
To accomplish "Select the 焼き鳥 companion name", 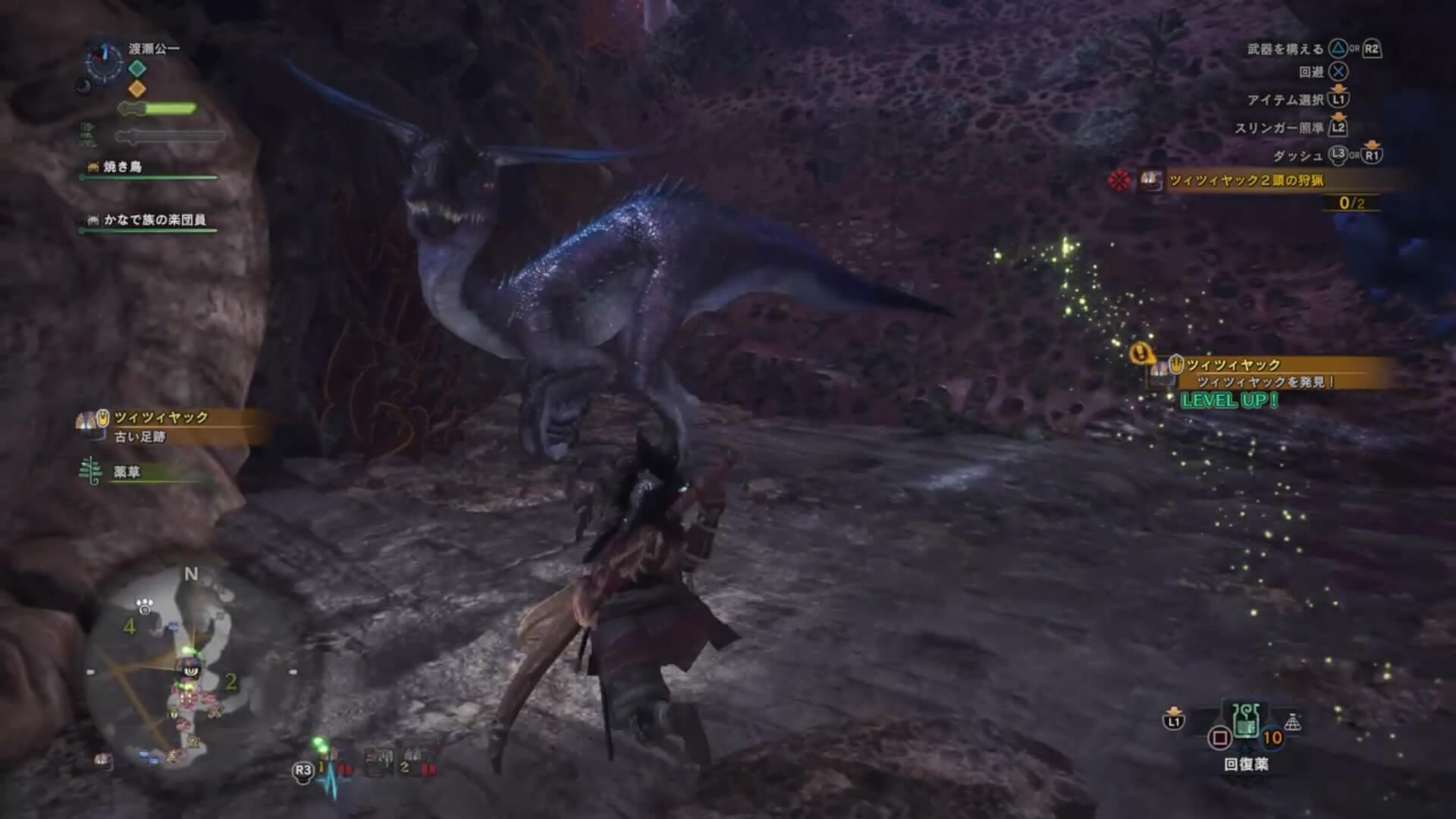I will coord(123,167).
